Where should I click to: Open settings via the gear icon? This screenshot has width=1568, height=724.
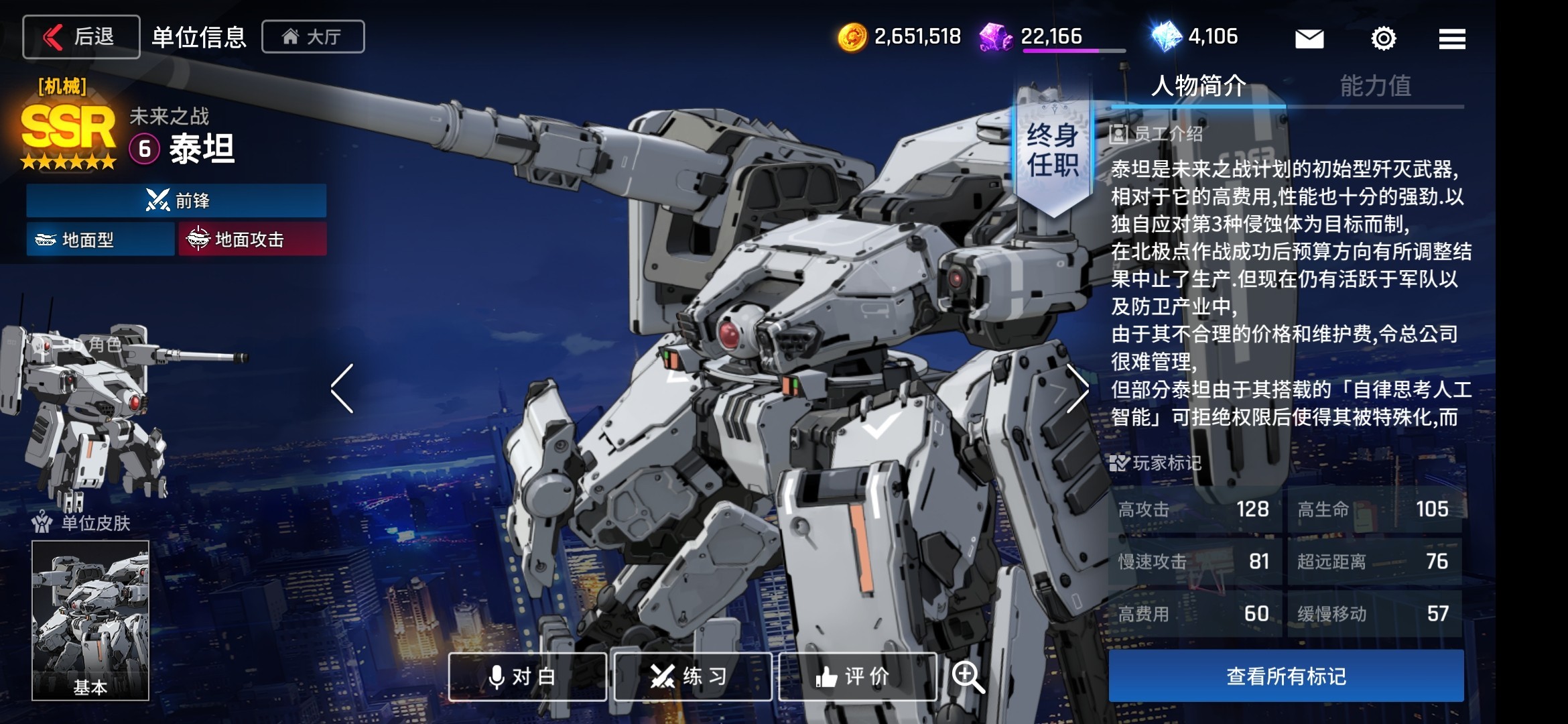[x=1383, y=38]
